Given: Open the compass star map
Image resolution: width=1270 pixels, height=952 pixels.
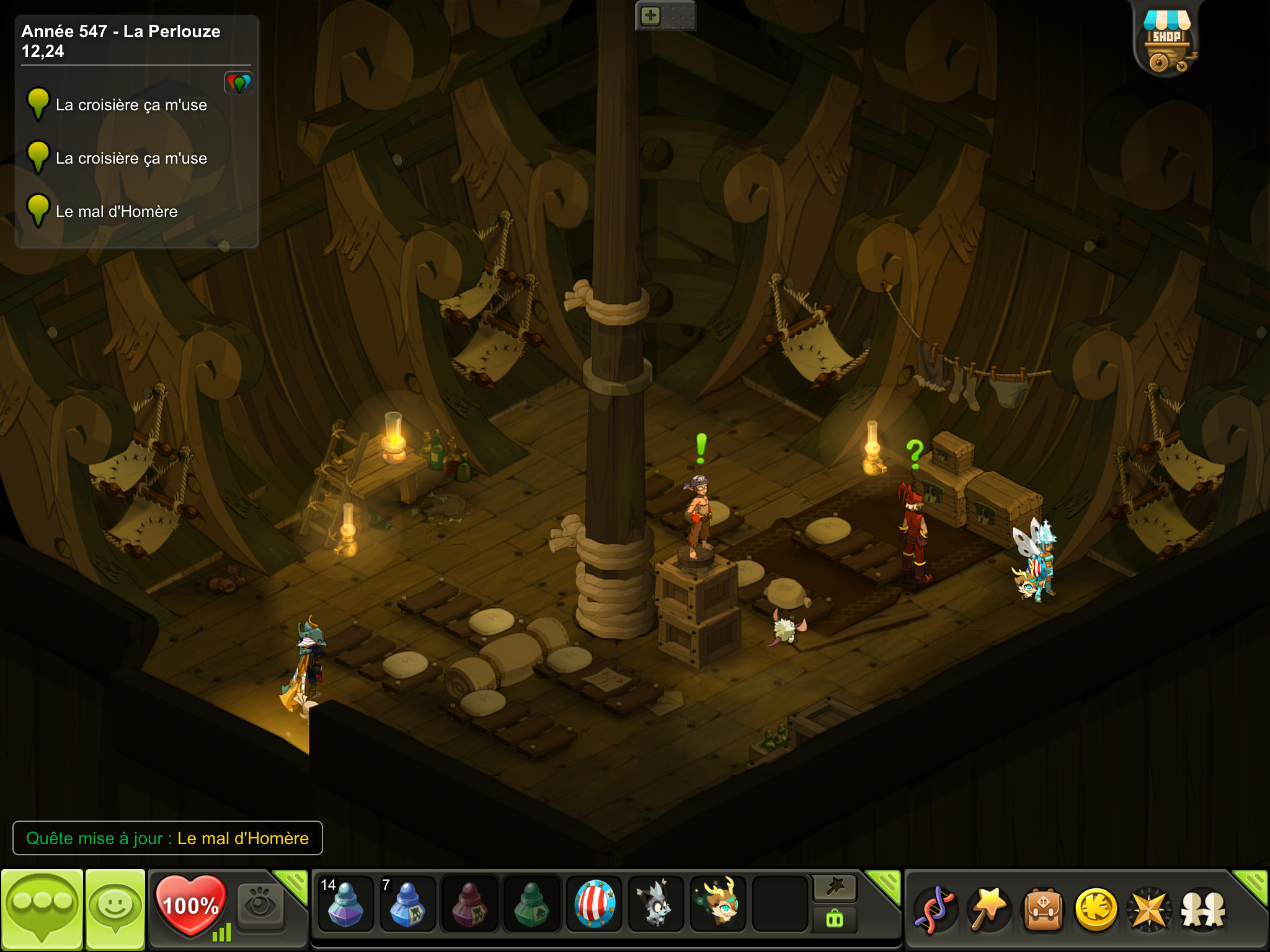Looking at the screenshot, I should [1149, 909].
